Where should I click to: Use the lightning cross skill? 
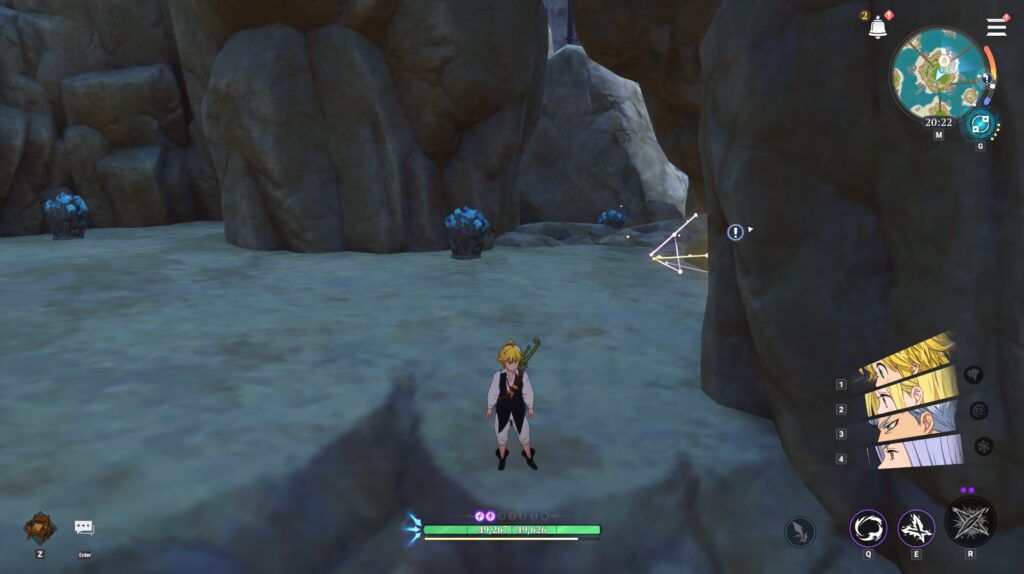916,528
